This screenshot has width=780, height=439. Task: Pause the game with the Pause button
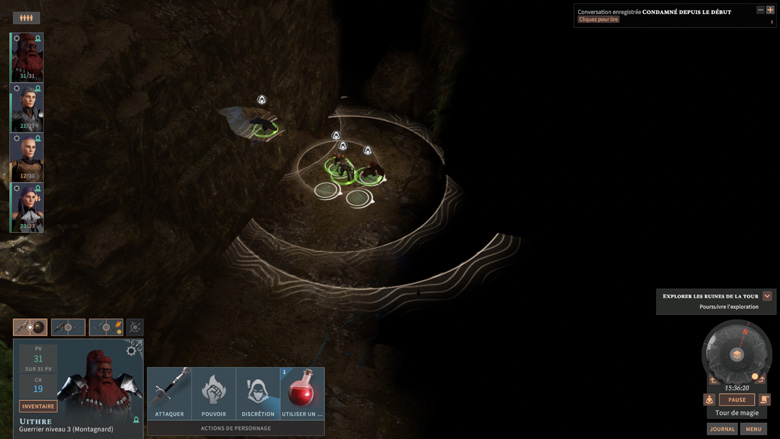(x=736, y=400)
